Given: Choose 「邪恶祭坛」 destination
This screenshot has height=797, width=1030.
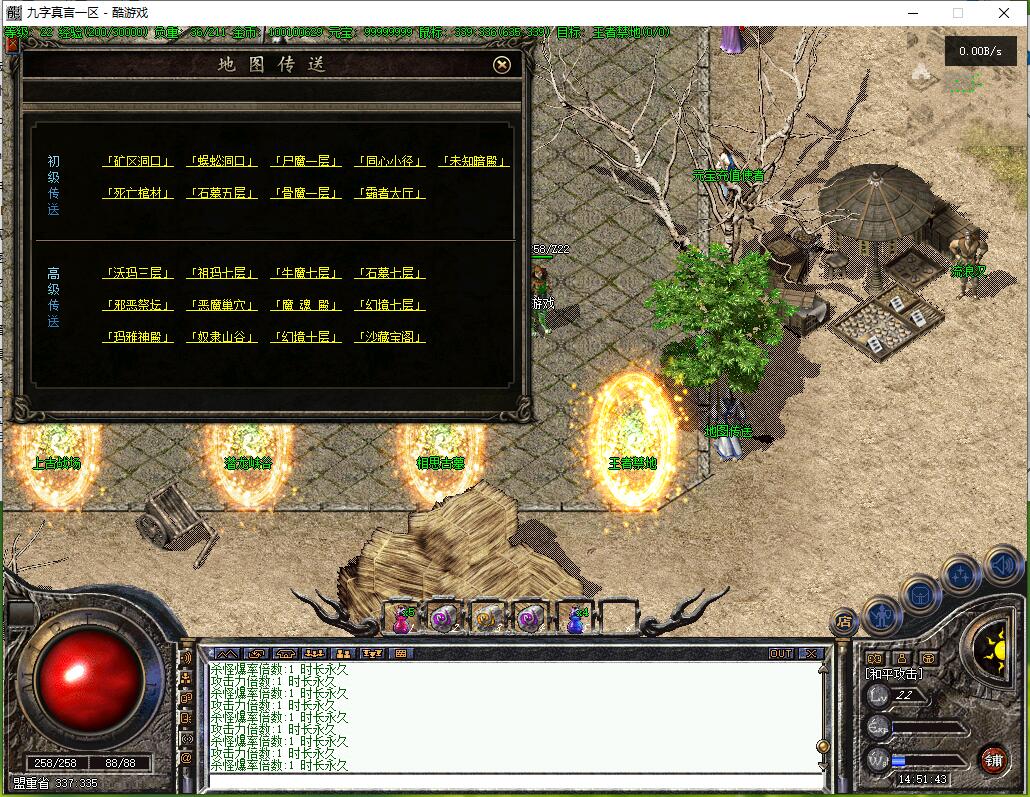Looking at the screenshot, I should click(137, 305).
